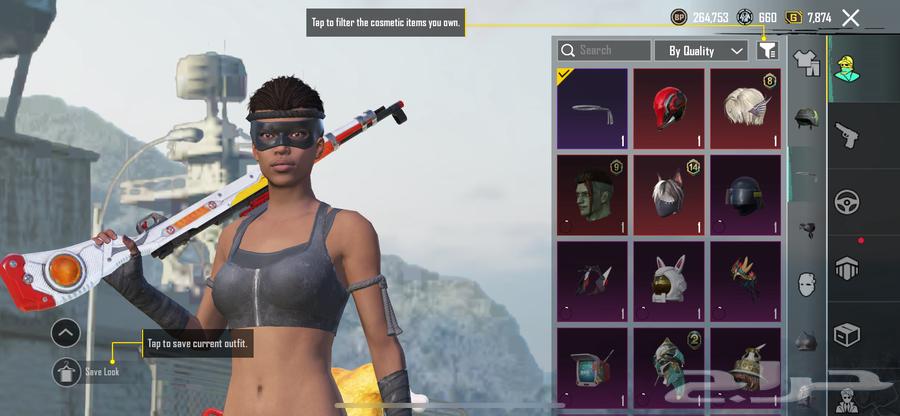This screenshot has width=900, height=416.
Task: Pick the grey cat-ear hood item
Action: pos(669,195)
